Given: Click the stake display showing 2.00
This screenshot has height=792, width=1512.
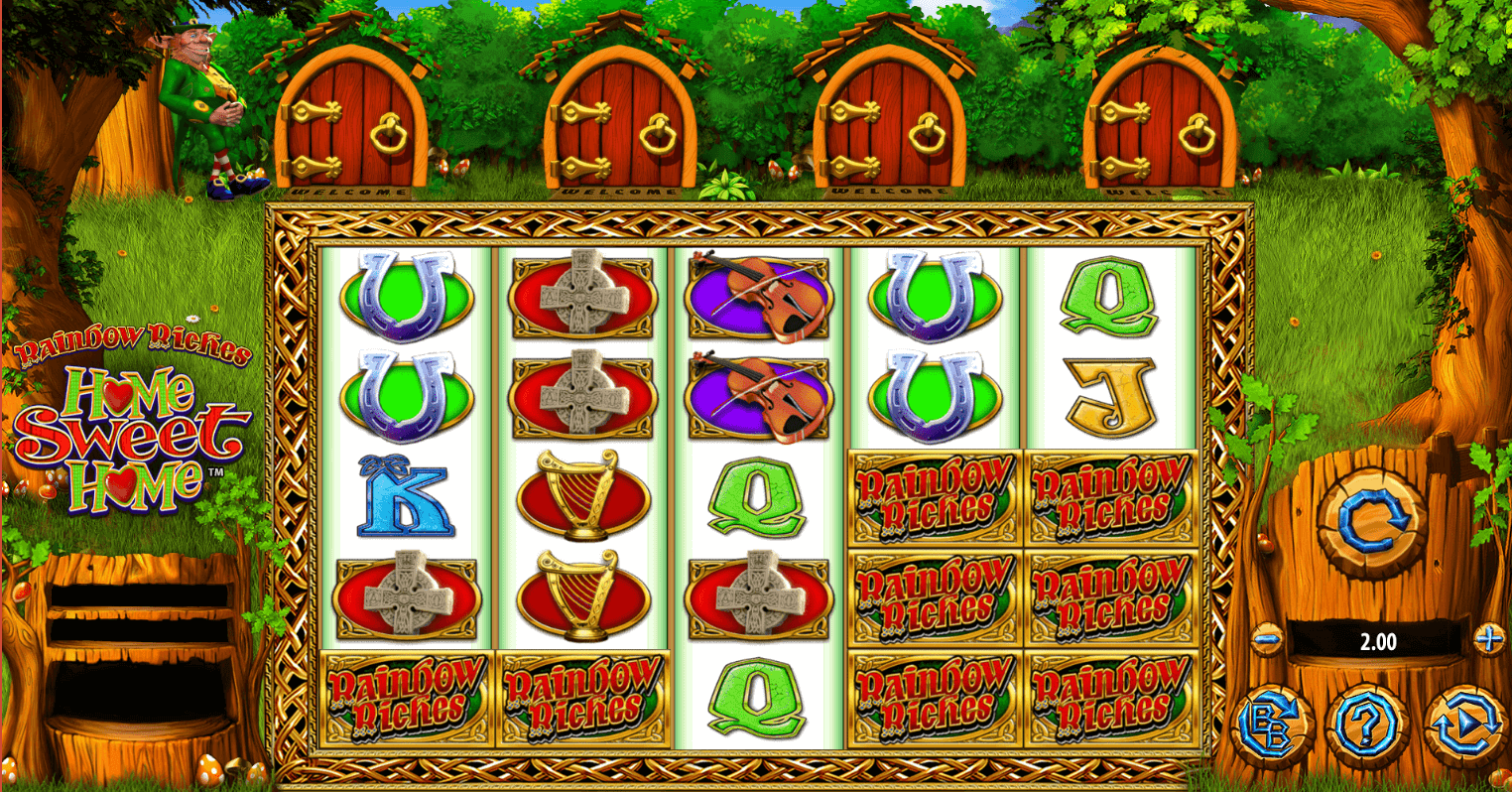Looking at the screenshot, I should click(x=1379, y=641).
